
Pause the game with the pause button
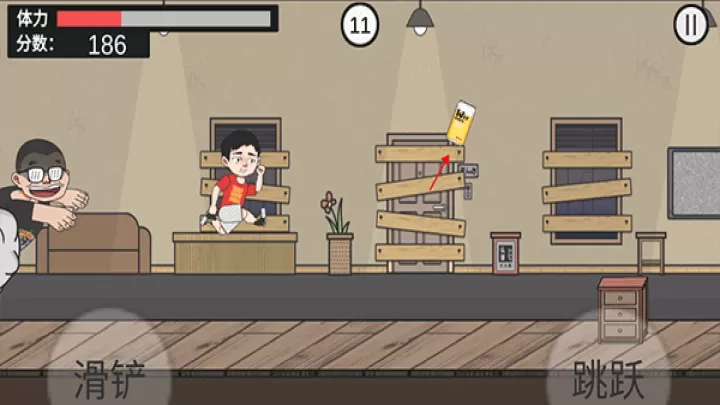tap(690, 25)
